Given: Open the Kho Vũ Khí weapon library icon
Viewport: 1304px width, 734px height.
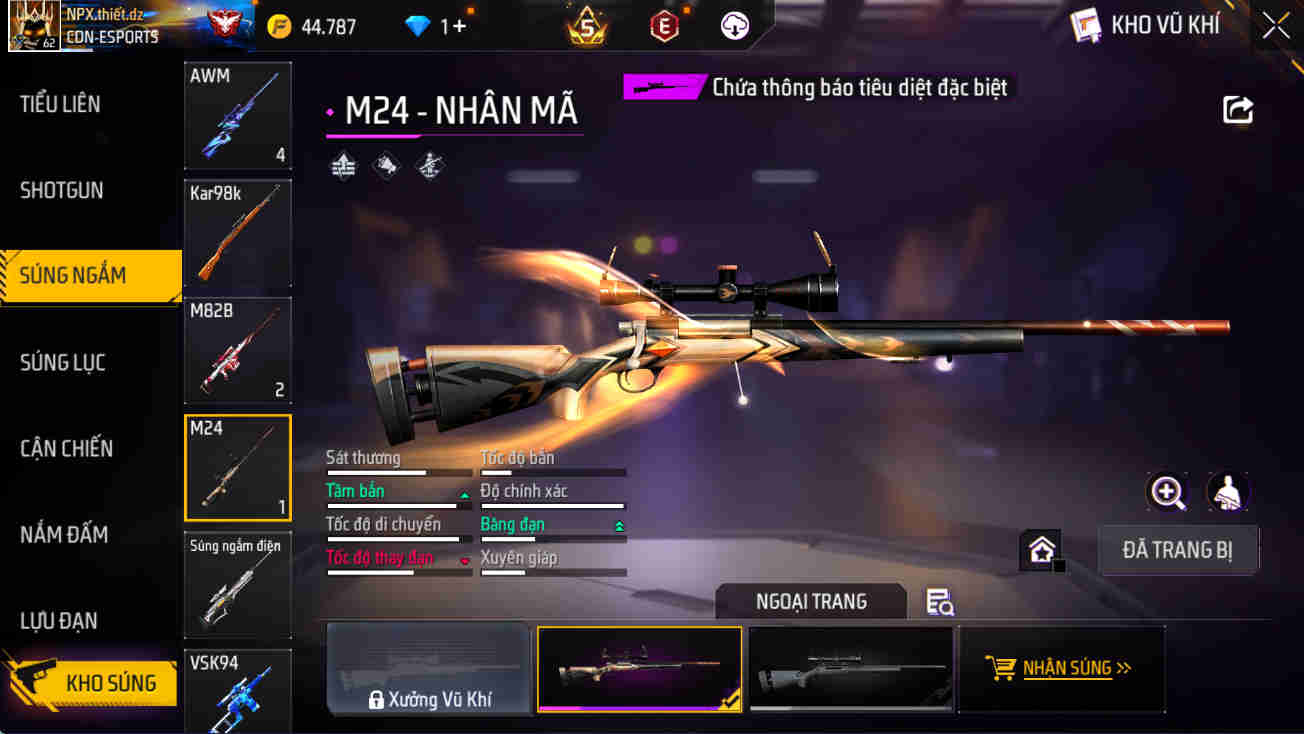Looking at the screenshot, I should tap(1085, 25).
